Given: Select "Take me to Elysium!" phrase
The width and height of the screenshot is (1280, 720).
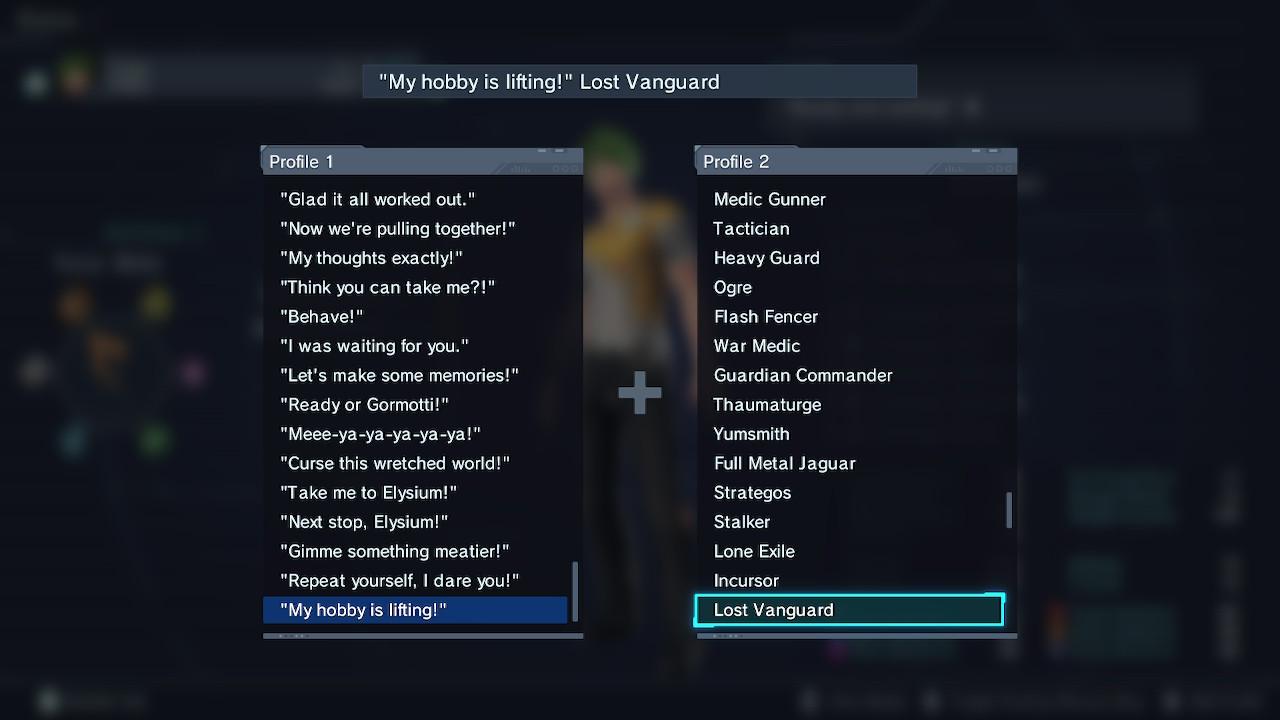Looking at the screenshot, I should pos(368,493).
